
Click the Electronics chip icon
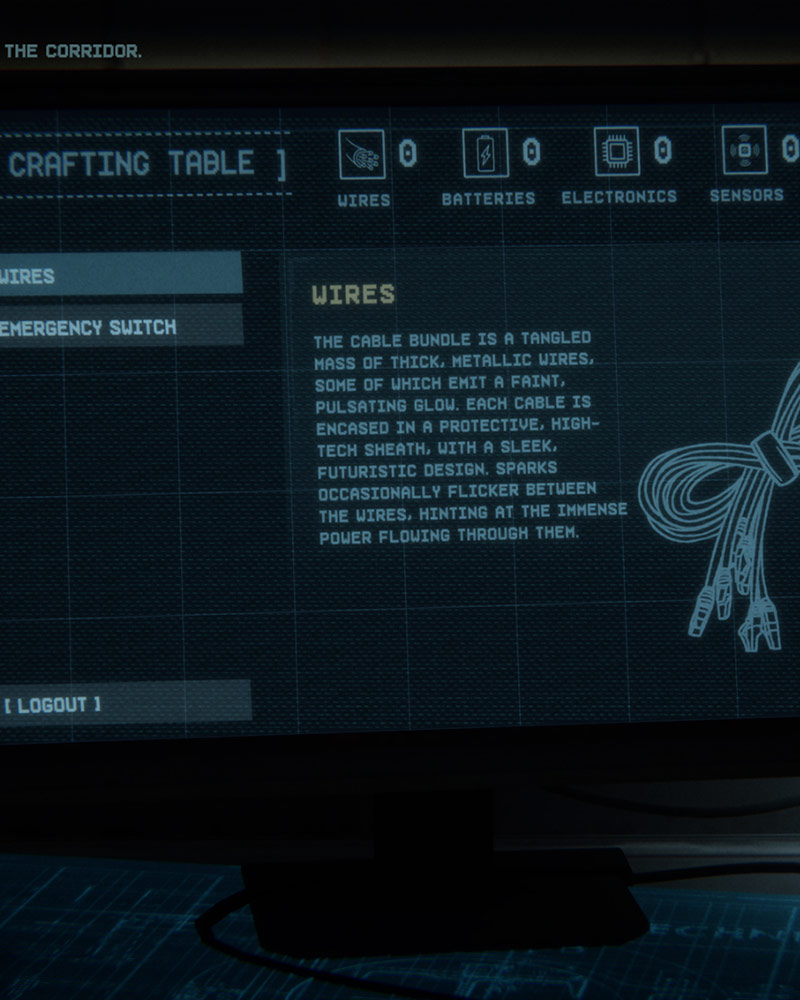pyautogui.click(x=617, y=152)
